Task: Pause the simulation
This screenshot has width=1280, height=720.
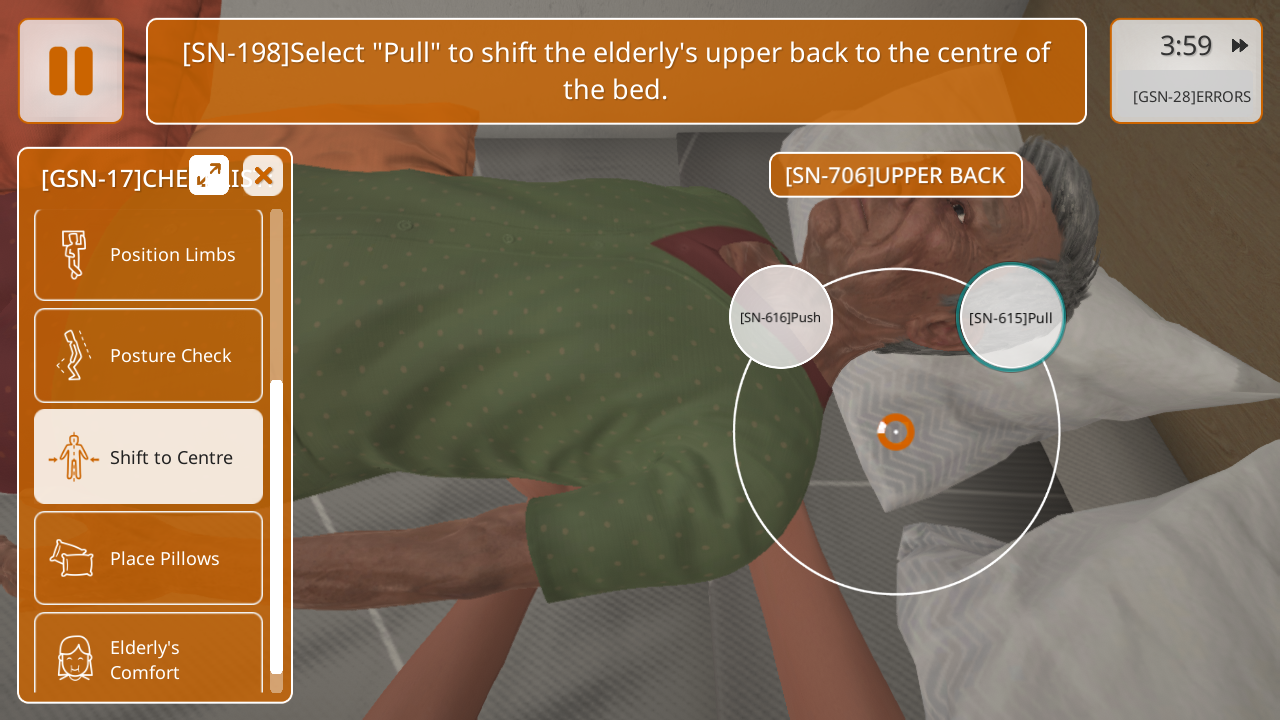Action: coord(71,71)
